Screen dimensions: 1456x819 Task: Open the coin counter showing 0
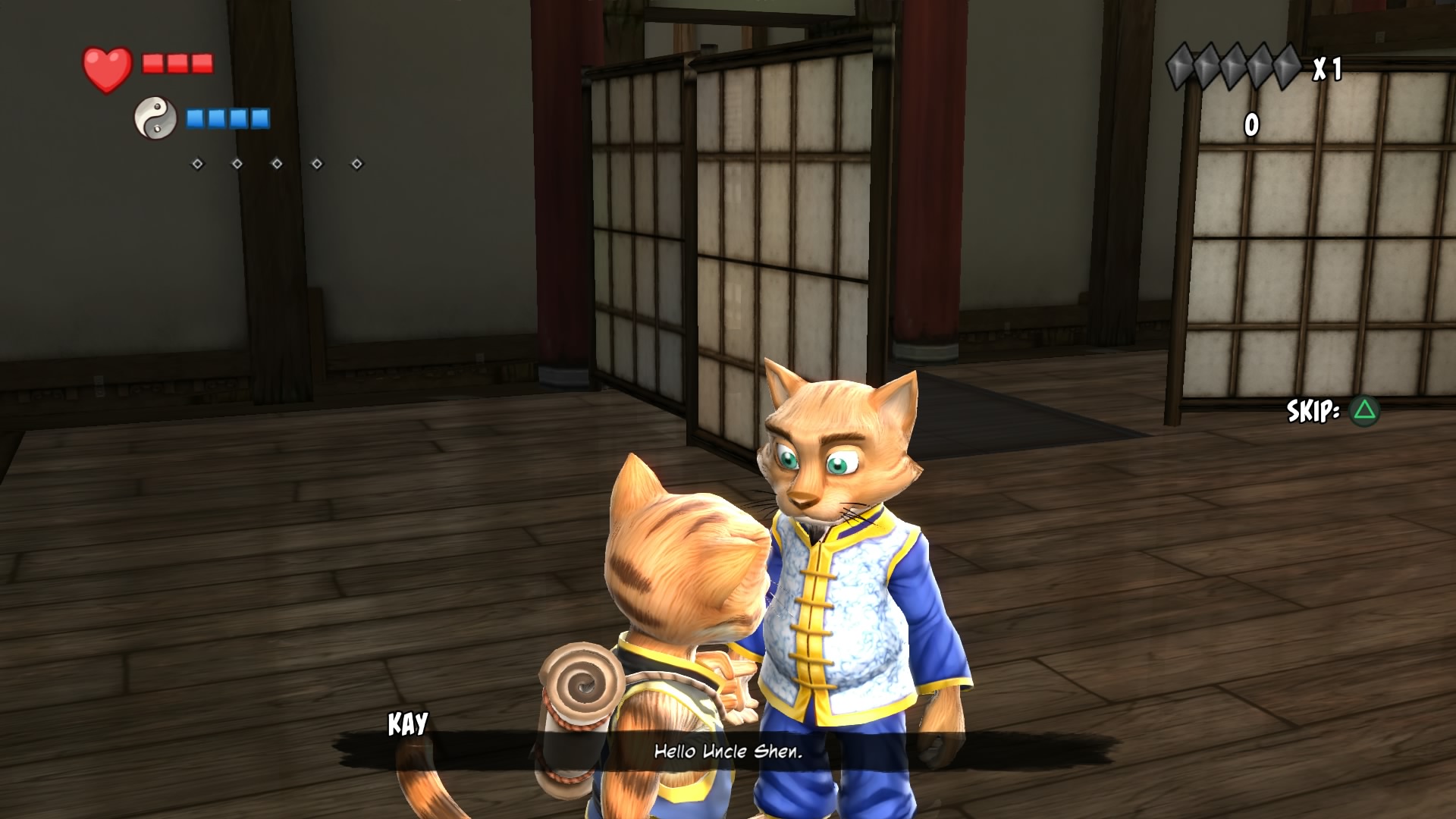[1251, 125]
